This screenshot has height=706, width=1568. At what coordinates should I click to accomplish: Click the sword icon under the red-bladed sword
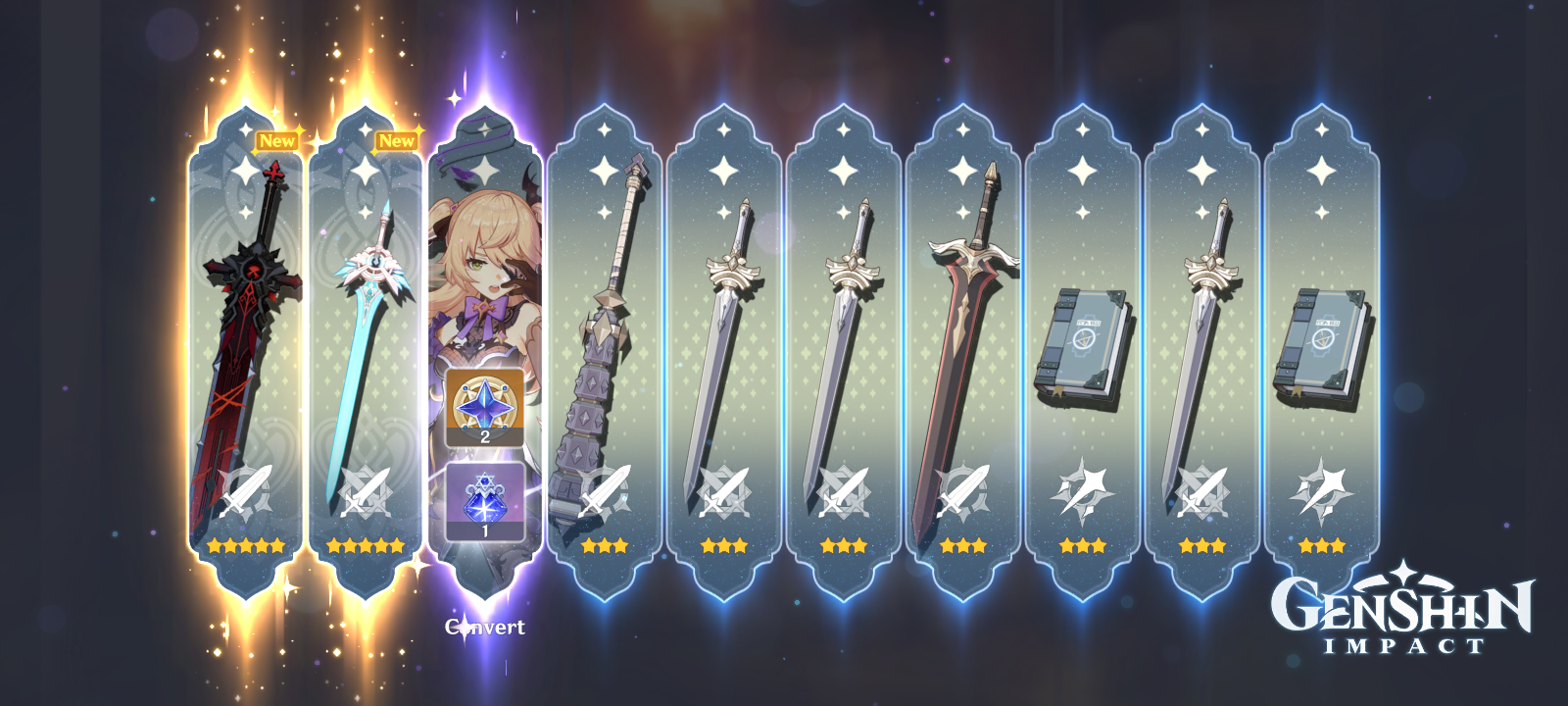coord(962,489)
